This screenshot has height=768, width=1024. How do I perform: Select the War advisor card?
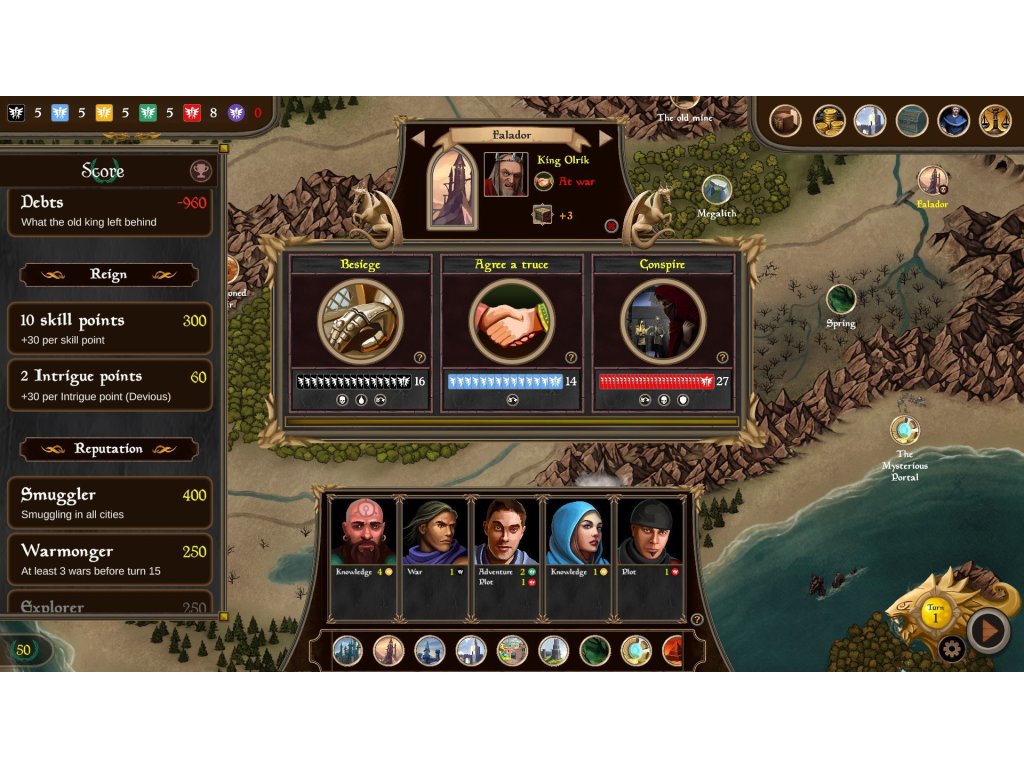(435, 555)
